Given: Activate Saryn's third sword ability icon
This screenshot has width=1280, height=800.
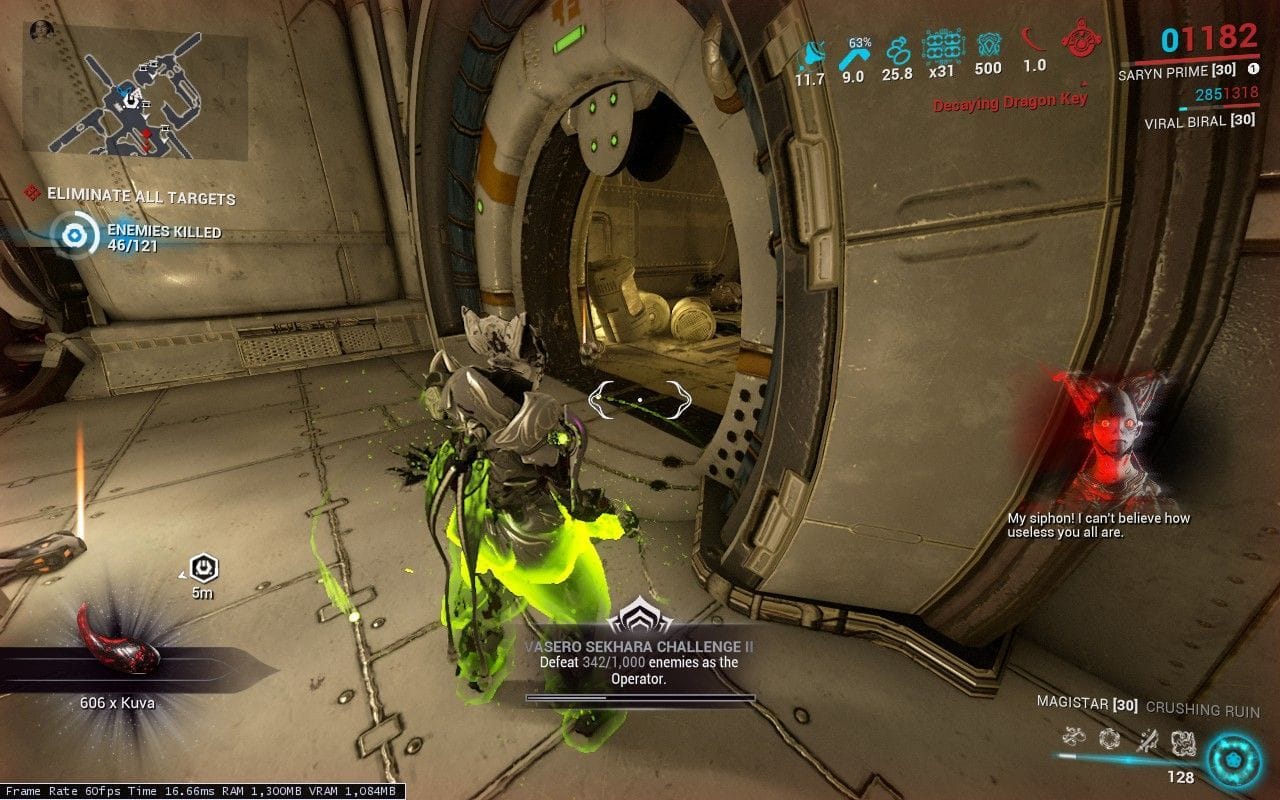Looking at the screenshot, I should (x=1146, y=739).
